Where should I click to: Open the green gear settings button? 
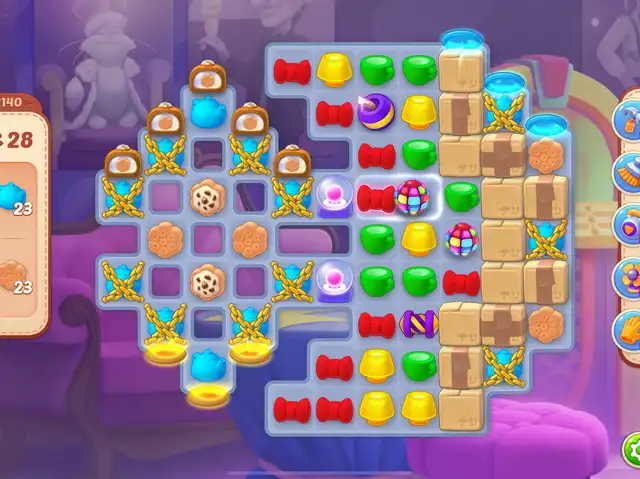[x=632, y=447]
